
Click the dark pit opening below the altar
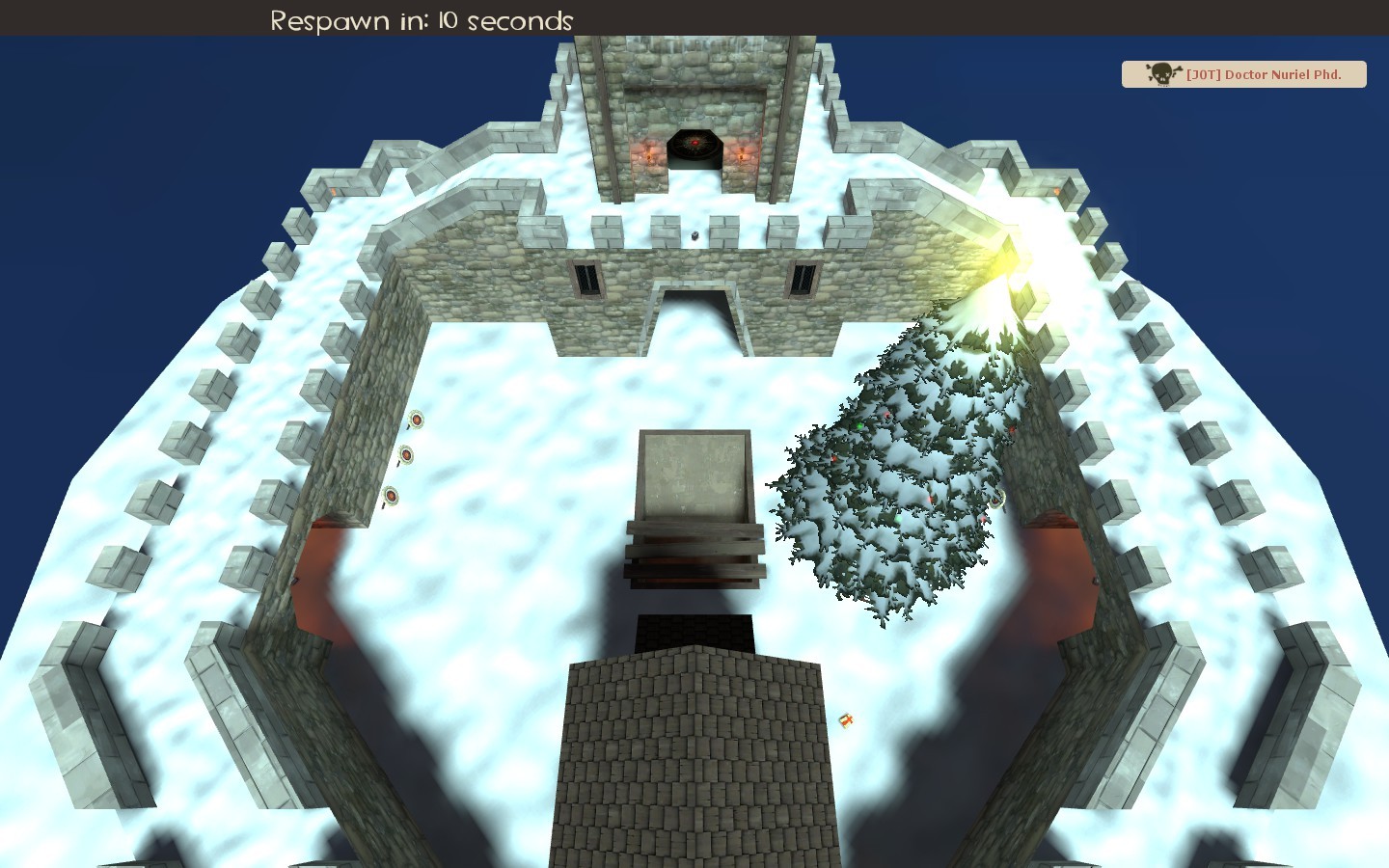pos(694,632)
